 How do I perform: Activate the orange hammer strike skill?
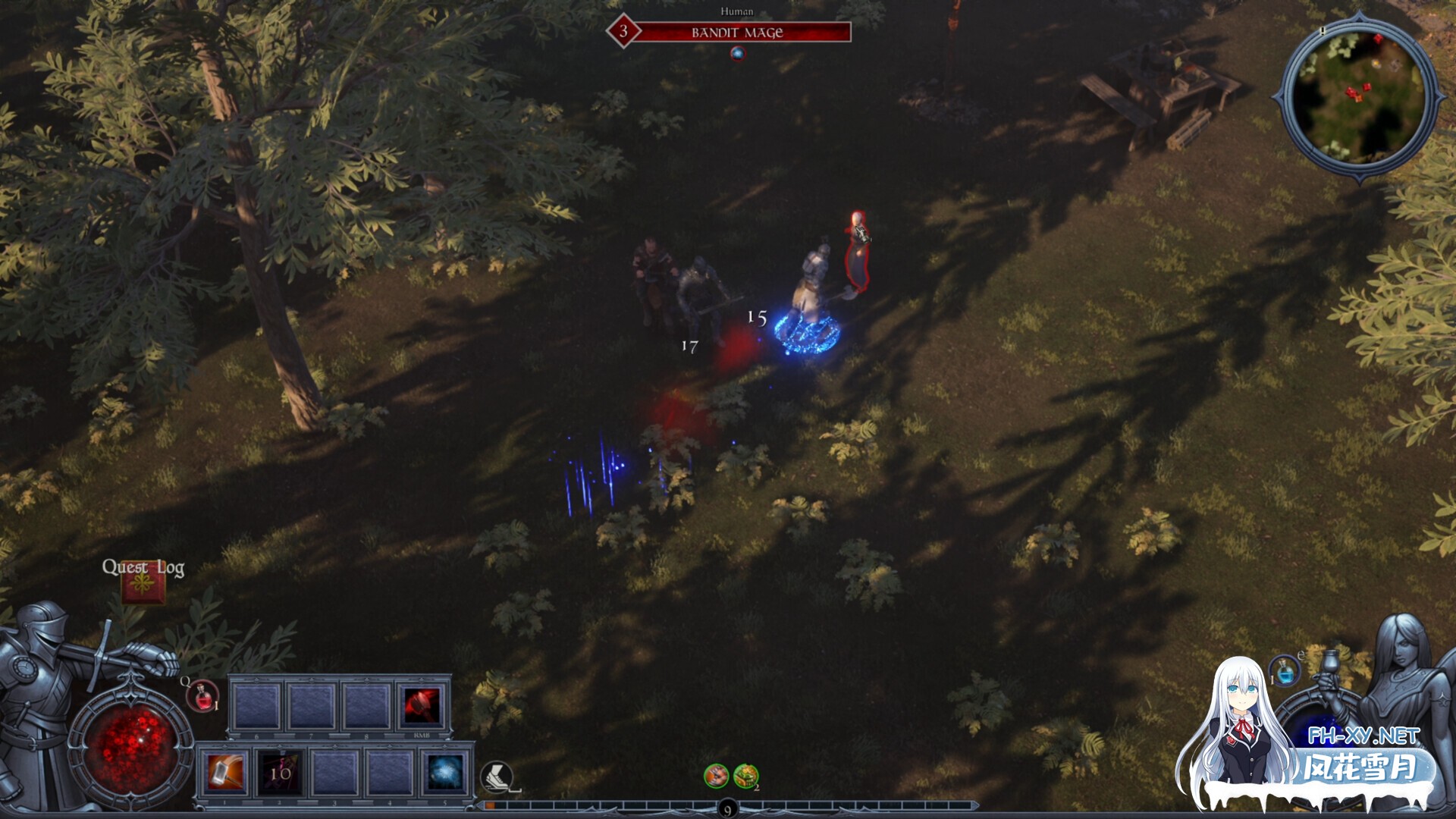(x=226, y=772)
